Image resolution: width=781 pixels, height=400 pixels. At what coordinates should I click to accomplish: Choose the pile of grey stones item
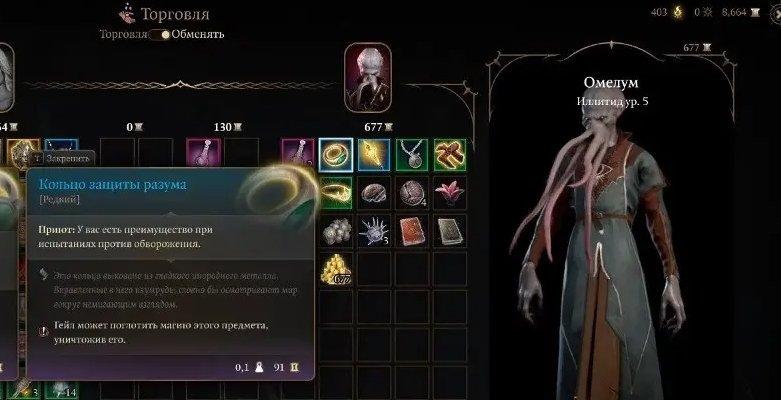point(336,230)
